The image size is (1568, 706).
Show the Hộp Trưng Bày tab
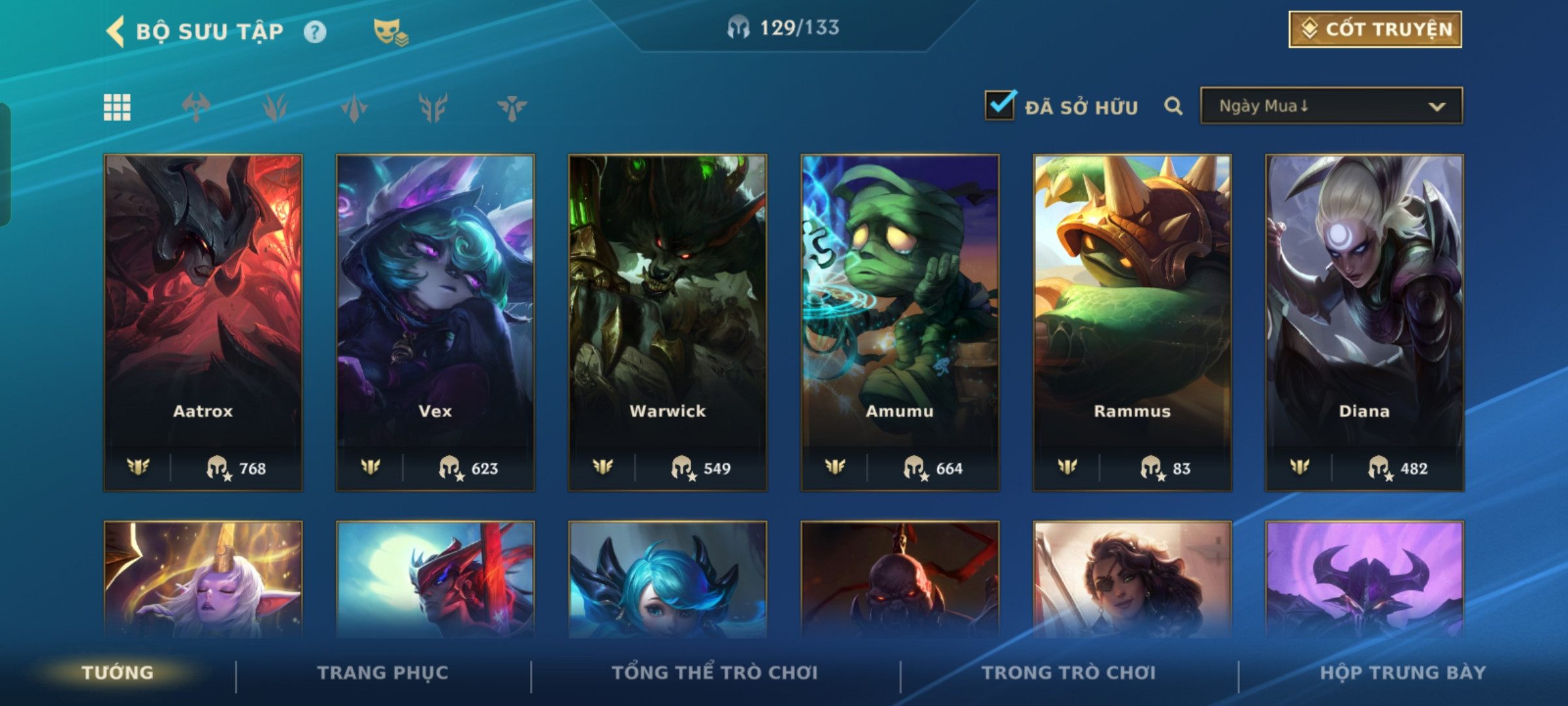pos(1403,673)
